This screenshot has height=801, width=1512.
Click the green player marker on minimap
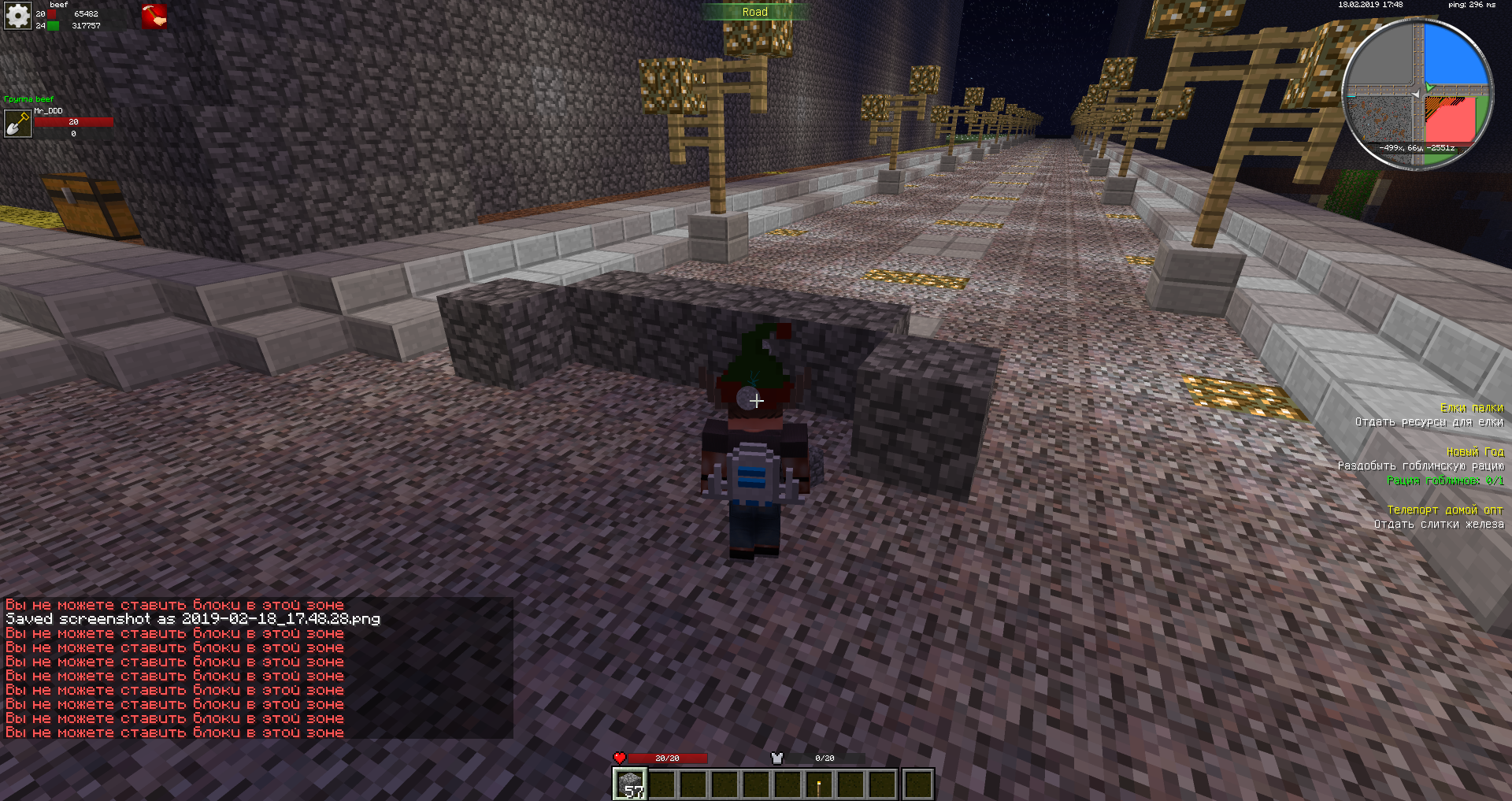click(x=1429, y=87)
